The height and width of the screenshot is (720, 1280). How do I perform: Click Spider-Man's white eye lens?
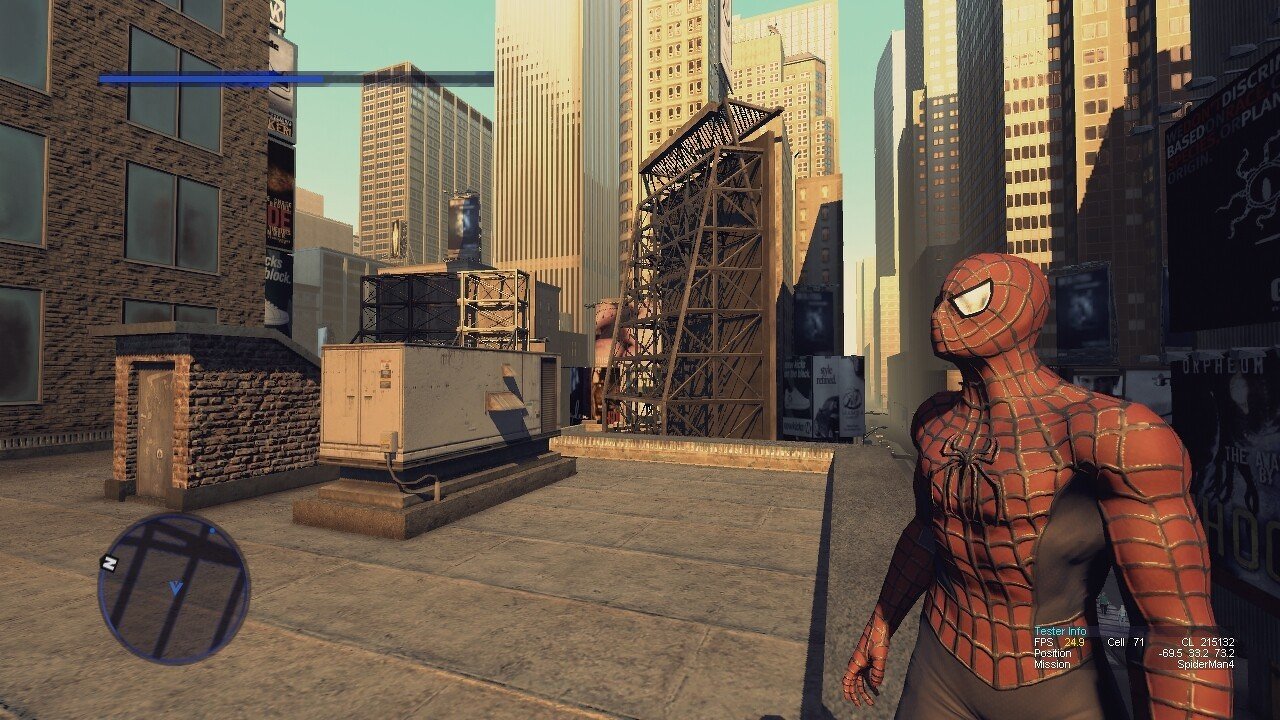click(x=972, y=300)
